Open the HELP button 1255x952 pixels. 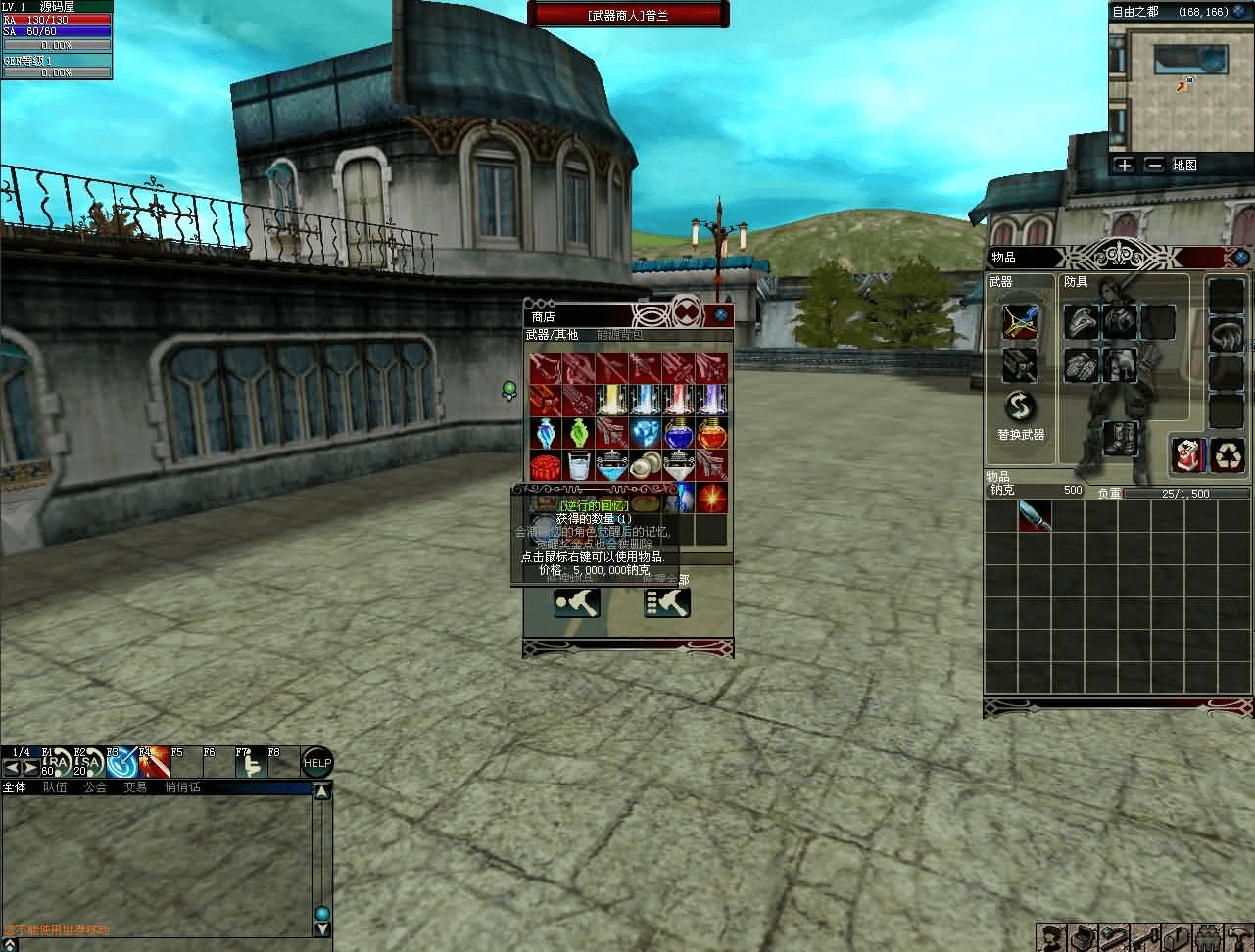pyautogui.click(x=316, y=764)
